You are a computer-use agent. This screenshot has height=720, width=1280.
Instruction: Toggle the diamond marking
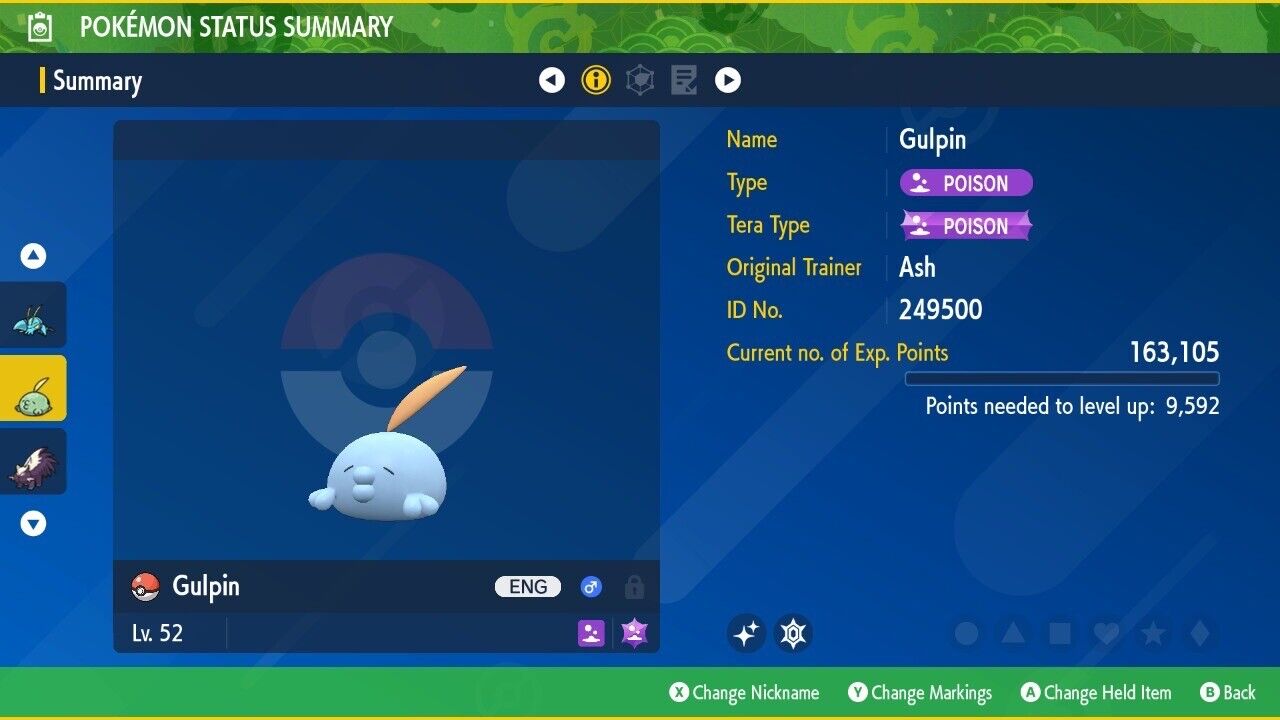[1199, 633]
